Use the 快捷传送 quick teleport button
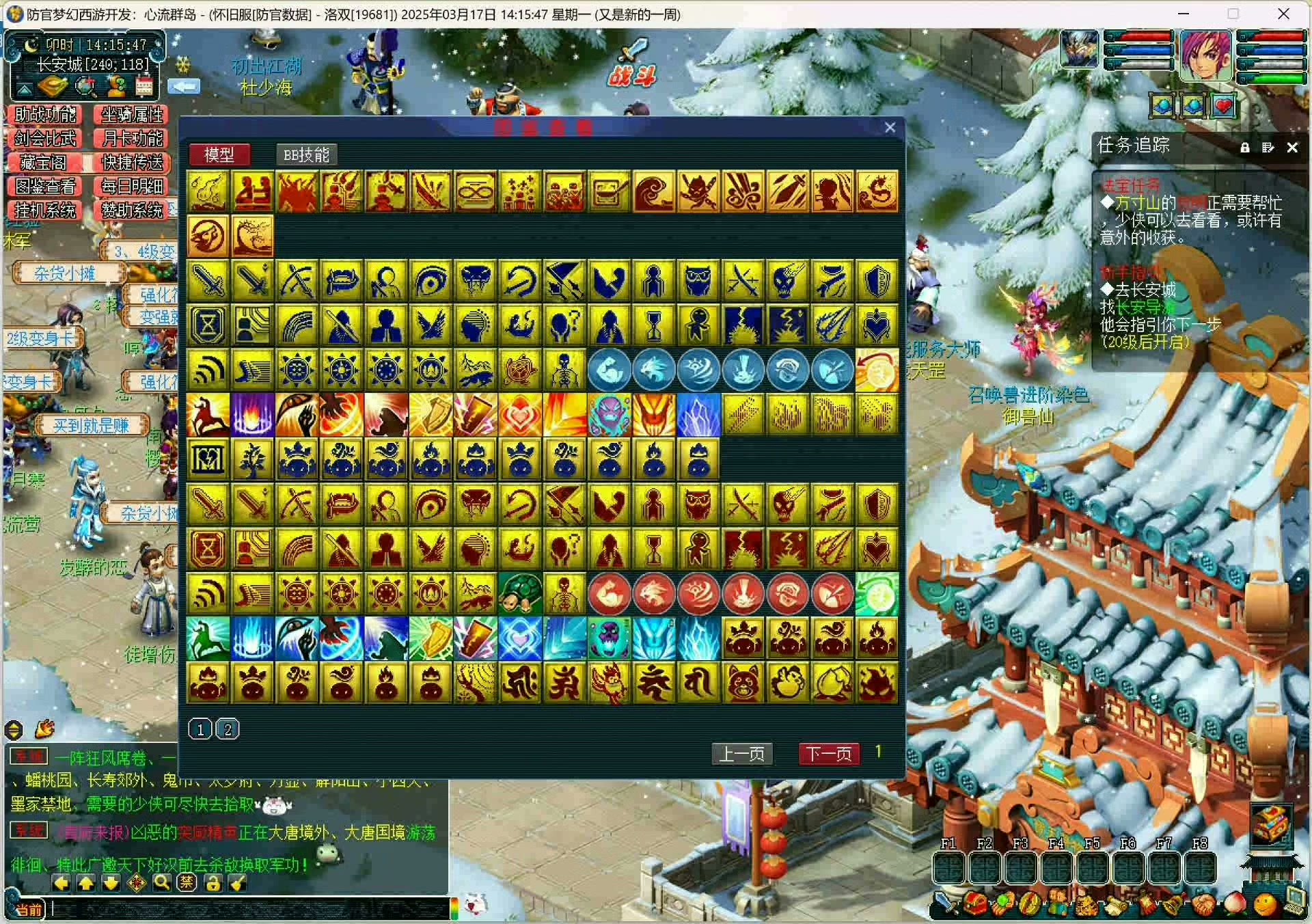 132,163
